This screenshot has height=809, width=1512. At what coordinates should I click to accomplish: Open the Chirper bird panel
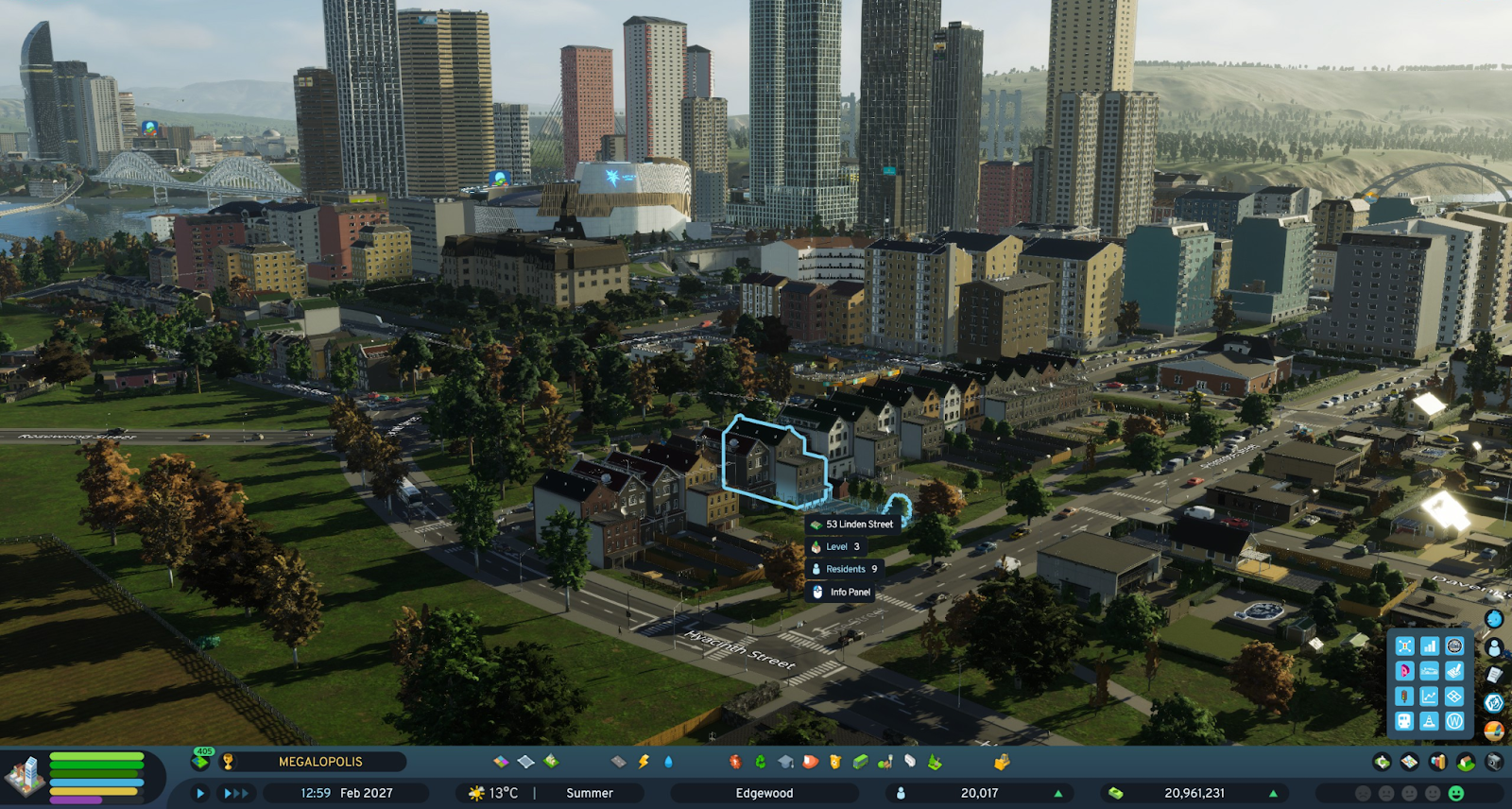click(x=1493, y=618)
